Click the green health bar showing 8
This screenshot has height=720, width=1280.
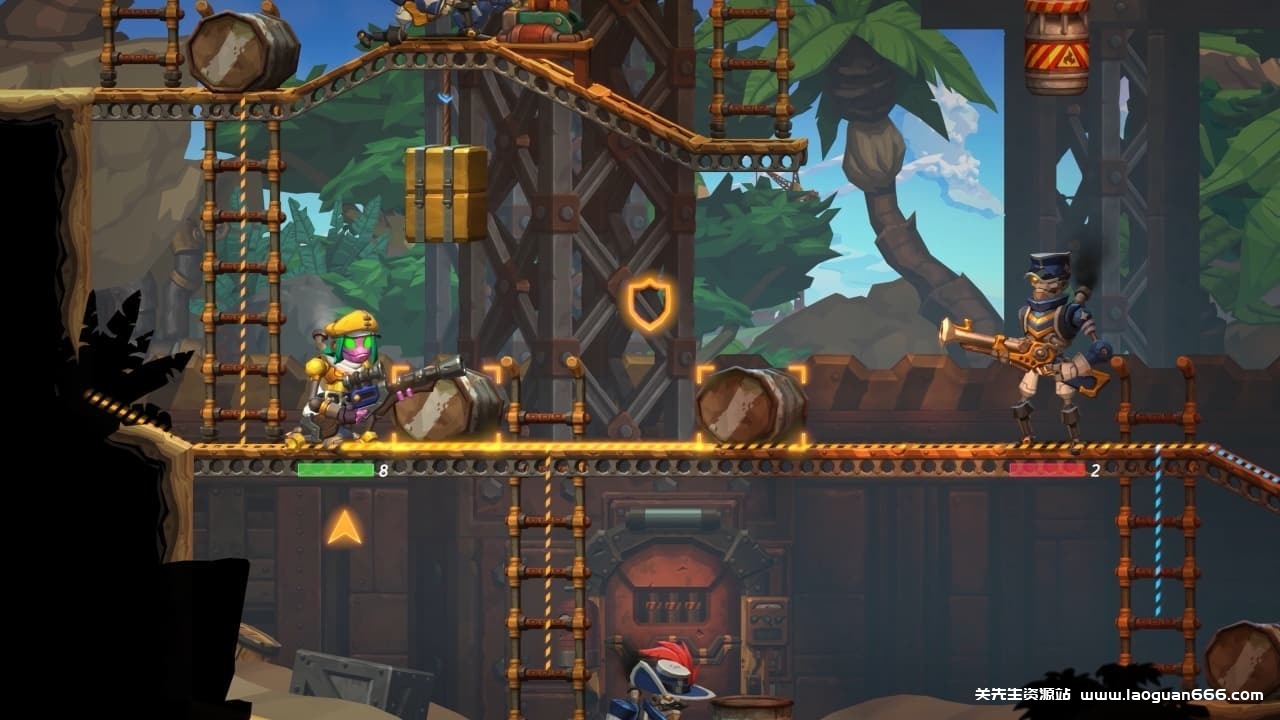pyautogui.click(x=335, y=467)
